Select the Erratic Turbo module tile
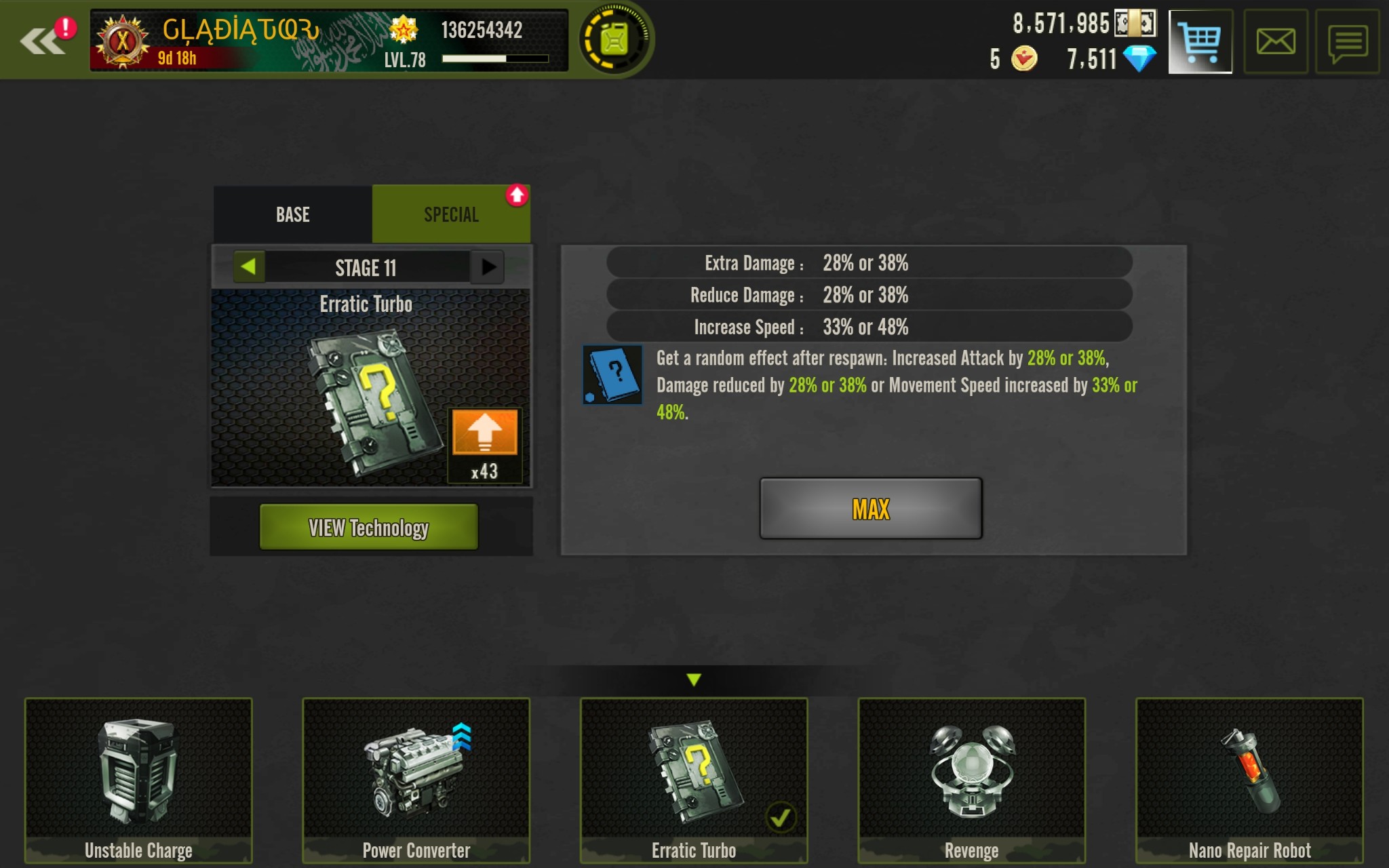This screenshot has height=868, width=1389. coord(693,780)
